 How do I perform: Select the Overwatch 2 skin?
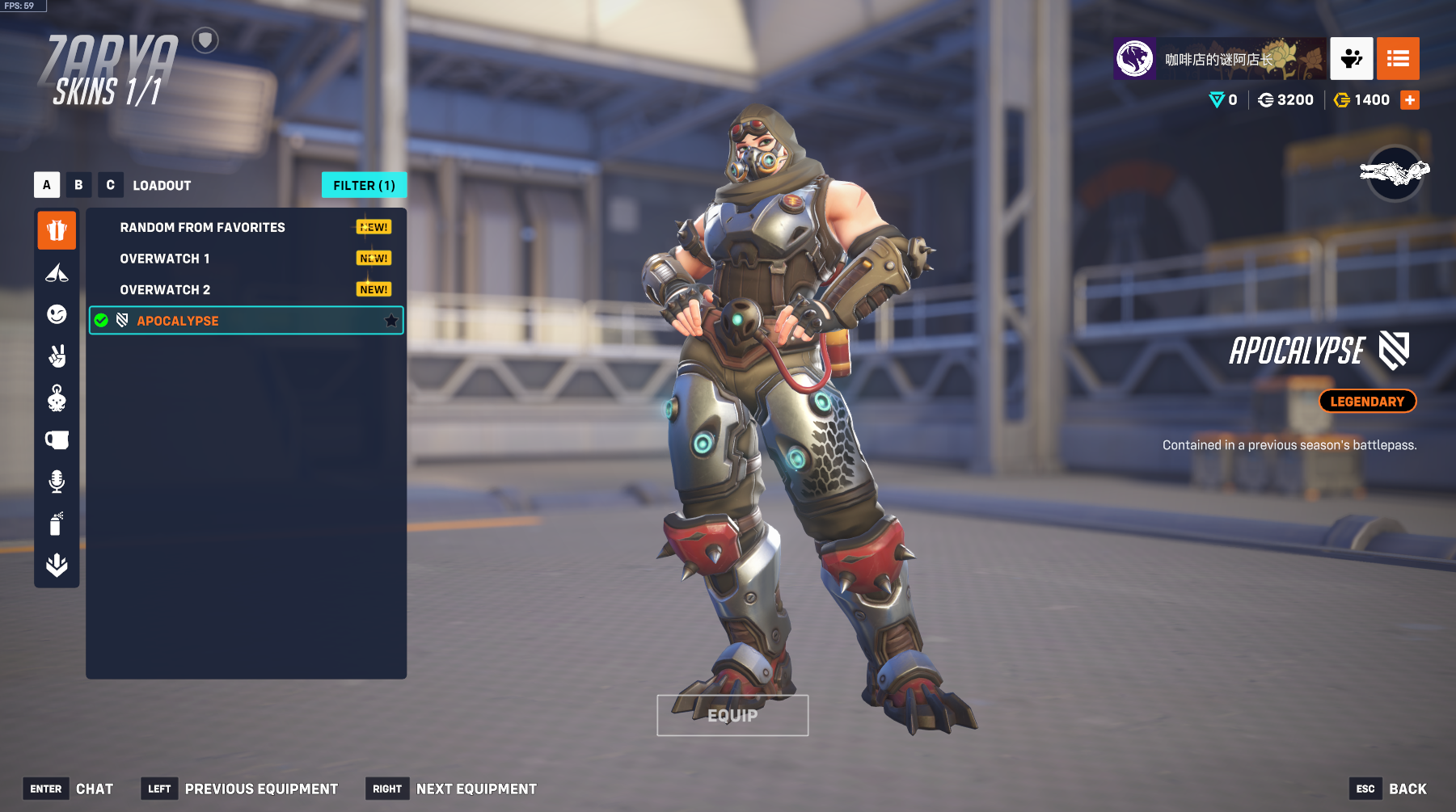(165, 290)
